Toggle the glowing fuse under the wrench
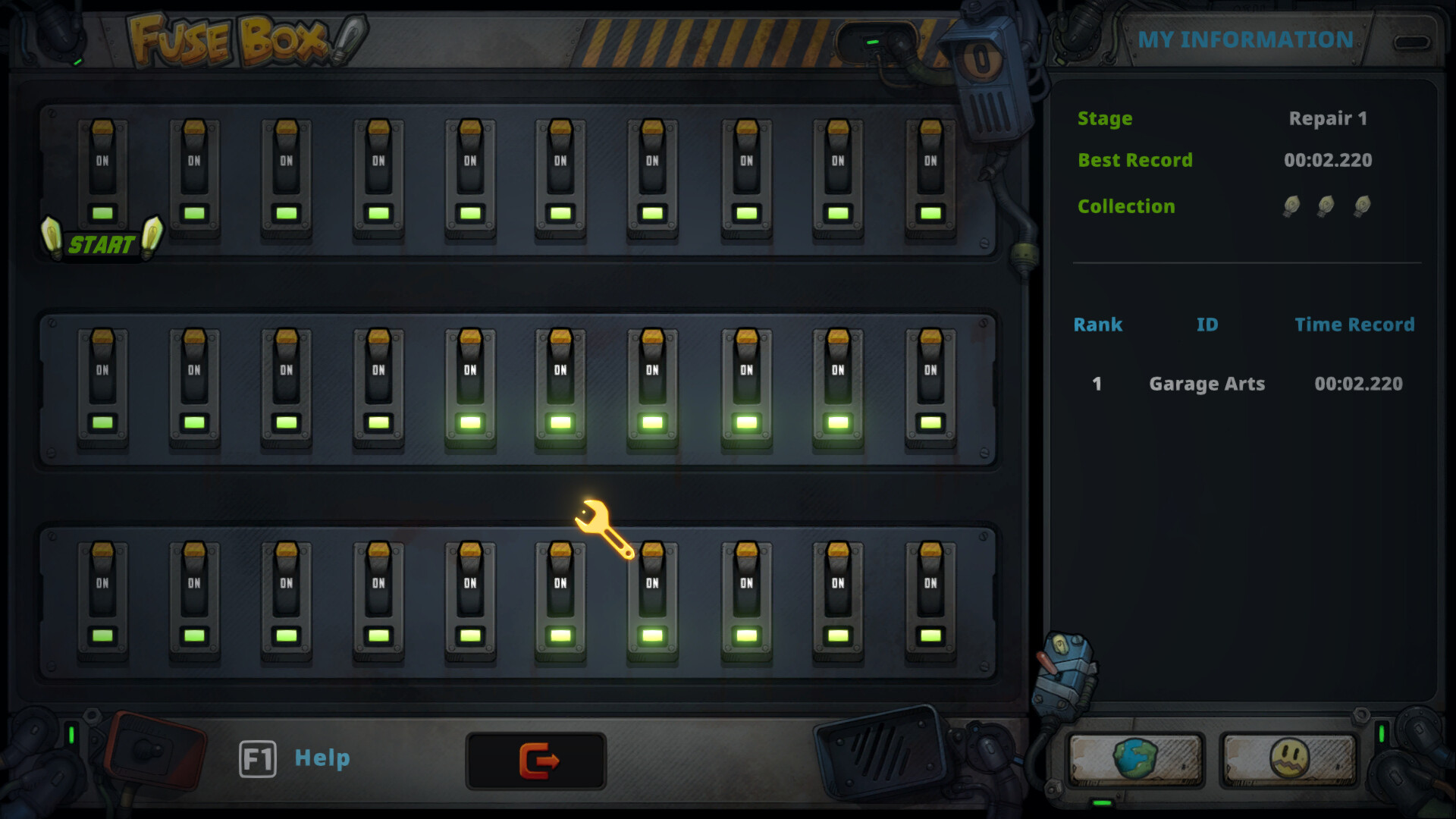This screenshot has height=819, width=1456. tap(652, 599)
